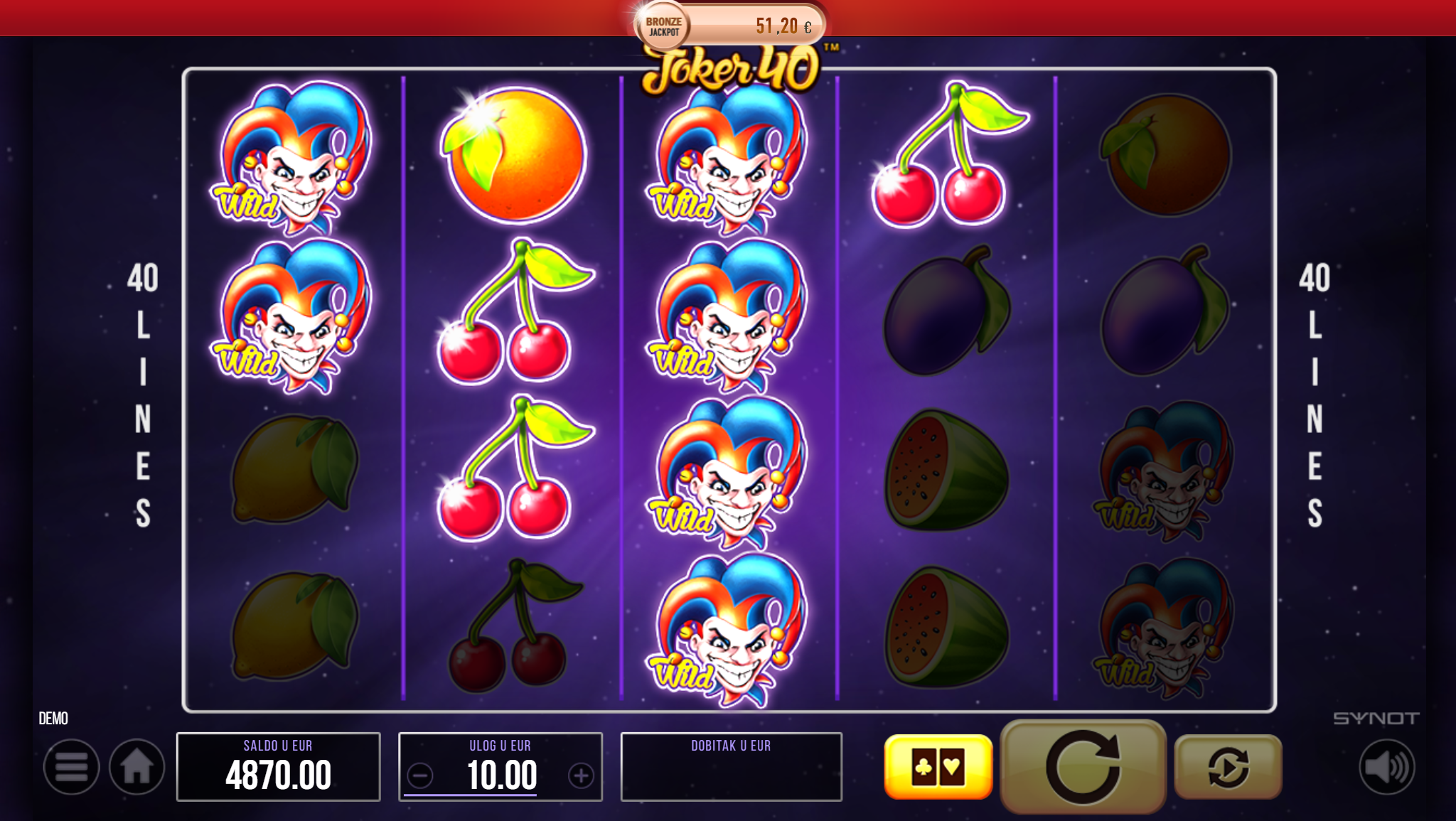1456x821 pixels.
Task: Increase the bet with plus button
Action: click(581, 776)
